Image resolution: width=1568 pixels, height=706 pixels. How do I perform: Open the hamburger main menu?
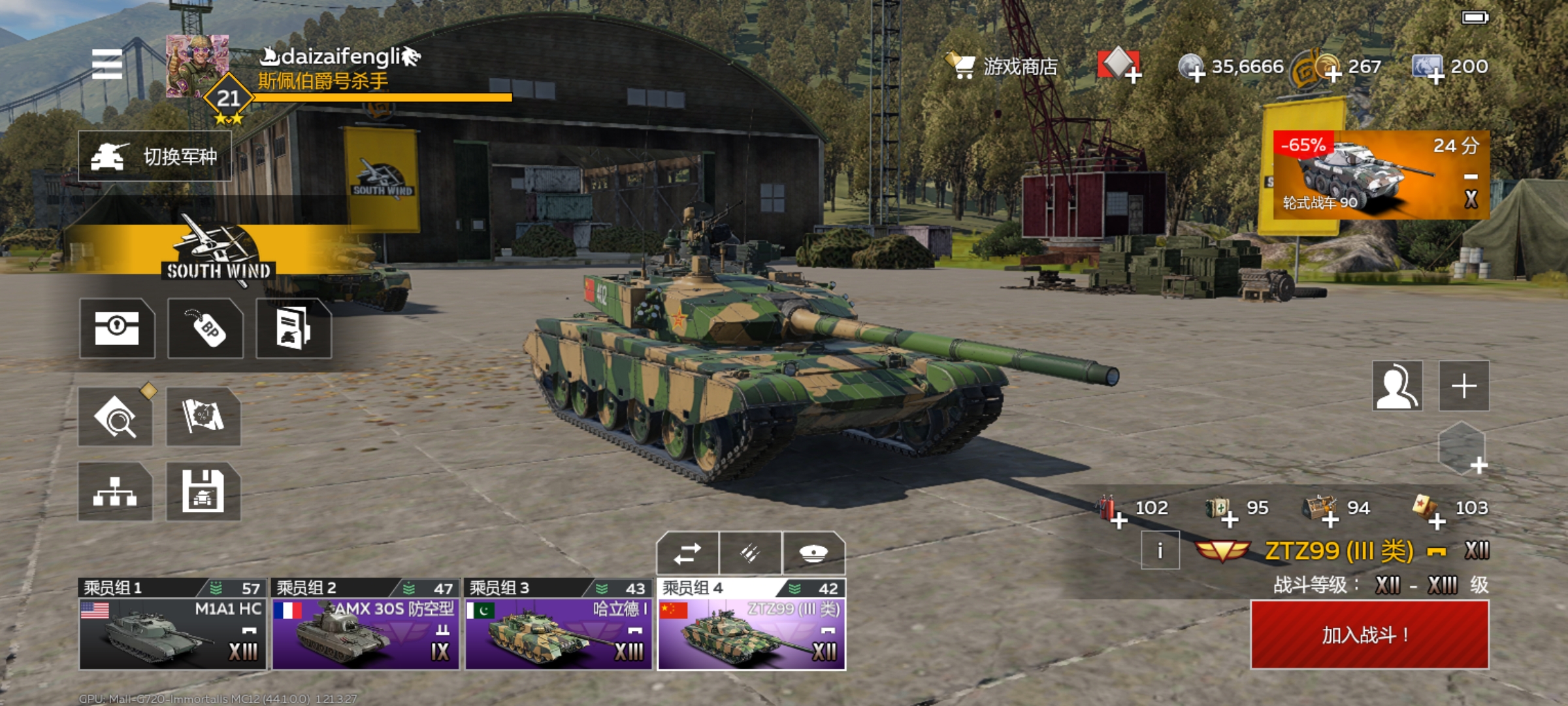pyautogui.click(x=107, y=64)
